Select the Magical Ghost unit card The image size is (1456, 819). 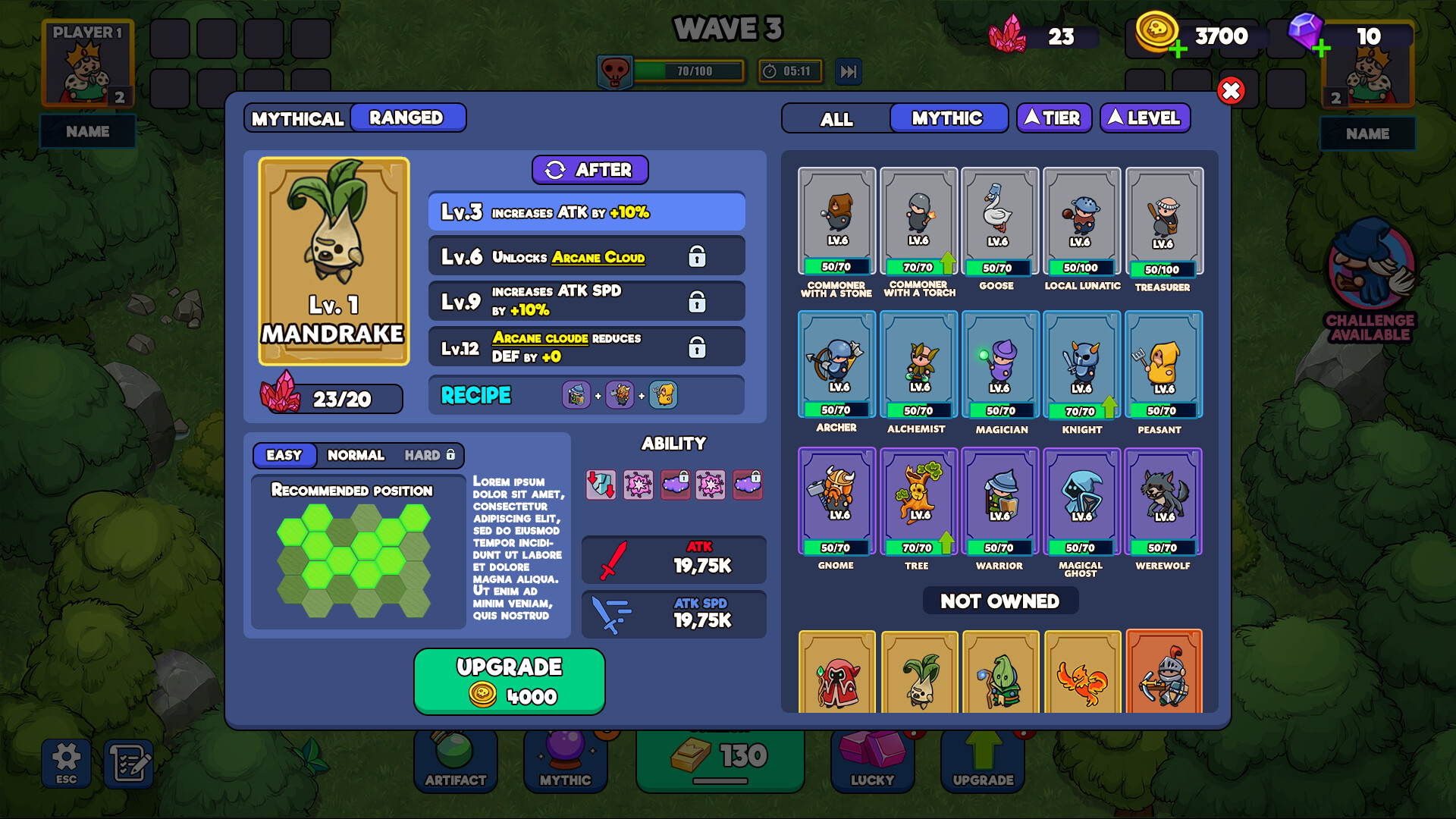(1081, 501)
